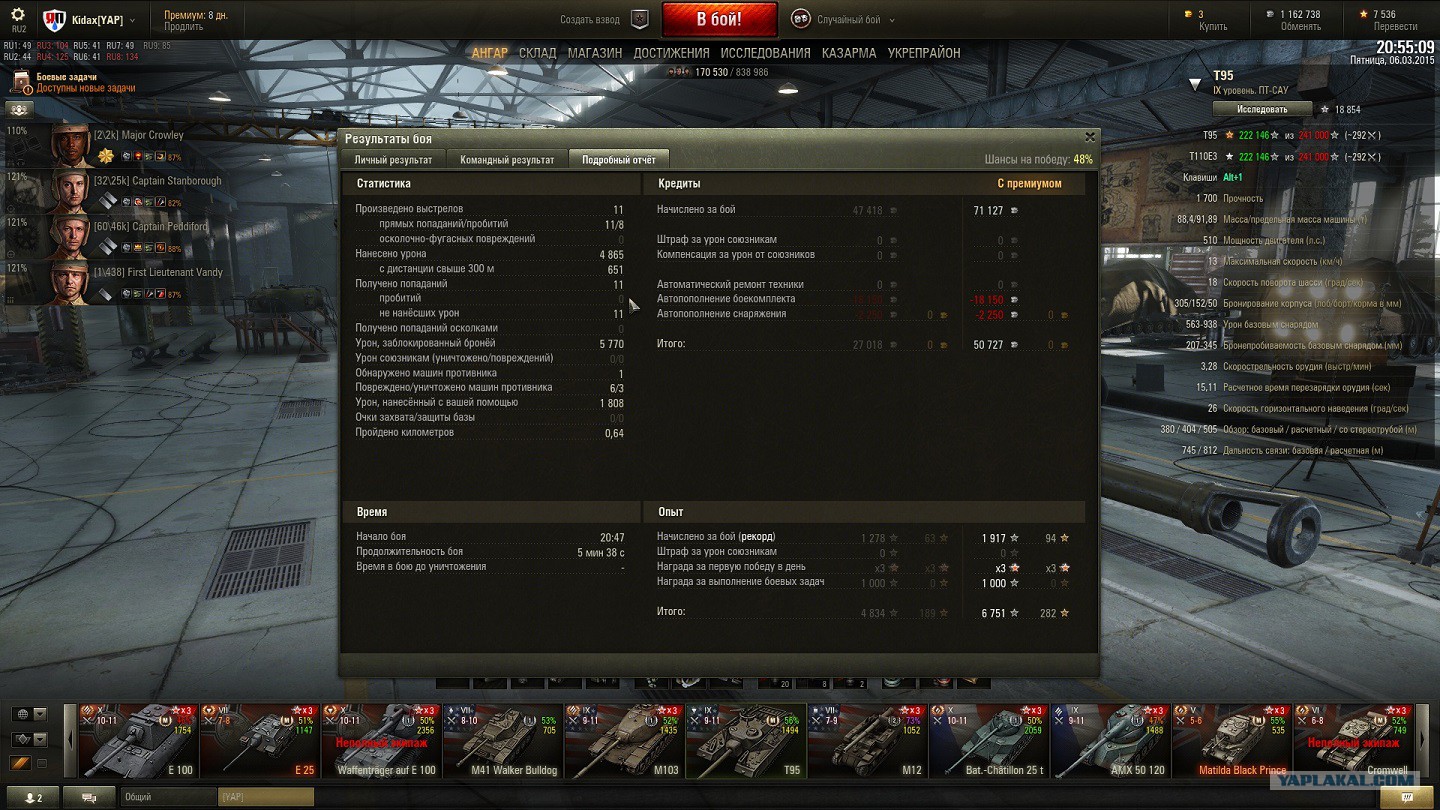Open «ДОСТИЖЕНИЯ» in the top menu
Image resolution: width=1440 pixels, height=810 pixels.
[x=671, y=53]
